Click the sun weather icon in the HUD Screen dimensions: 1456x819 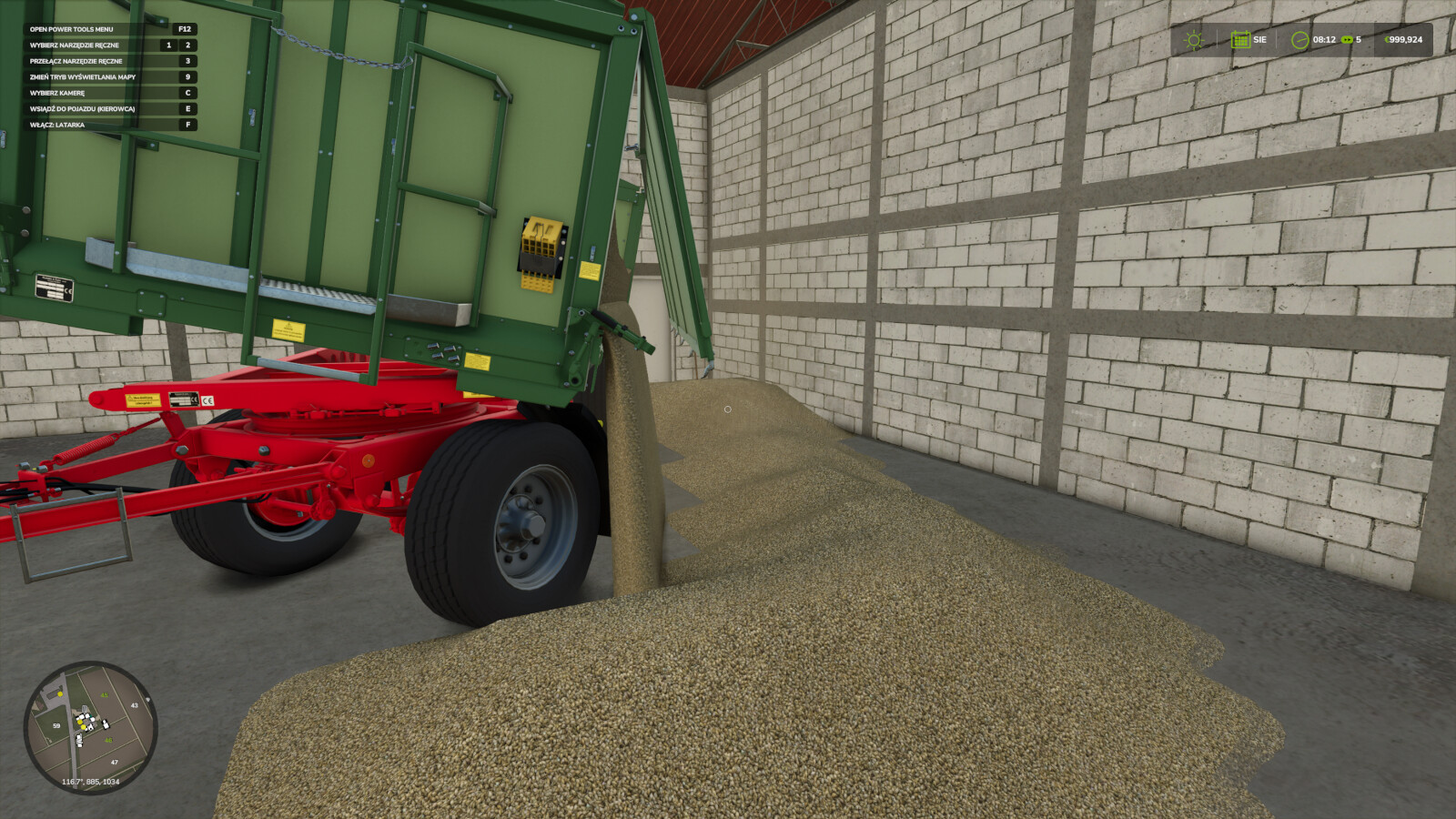(1194, 40)
